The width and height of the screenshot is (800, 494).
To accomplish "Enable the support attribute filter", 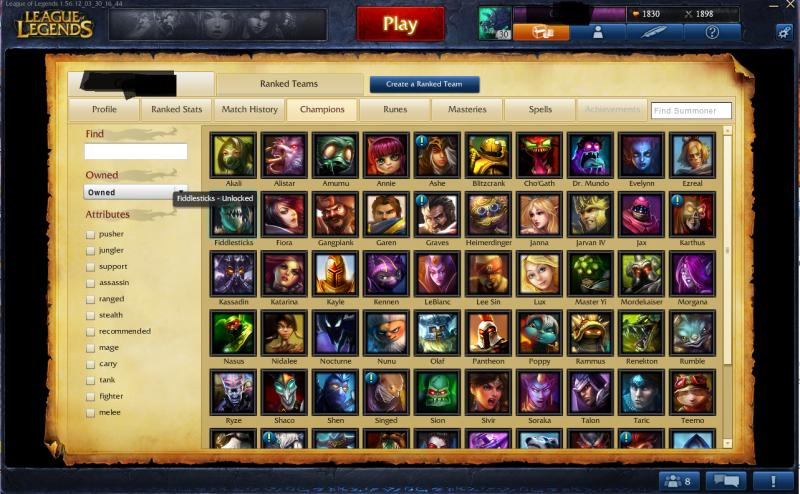I will (x=91, y=267).
